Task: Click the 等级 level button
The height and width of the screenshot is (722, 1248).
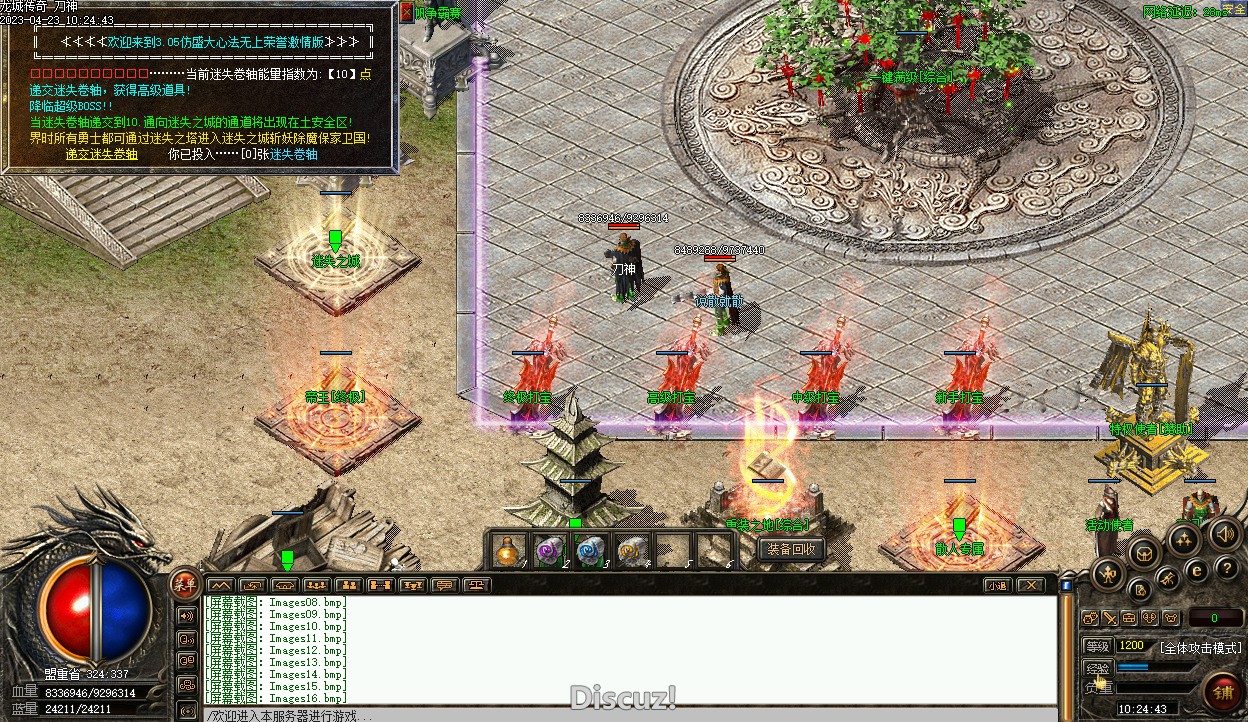Action: tap(1097, 646)
